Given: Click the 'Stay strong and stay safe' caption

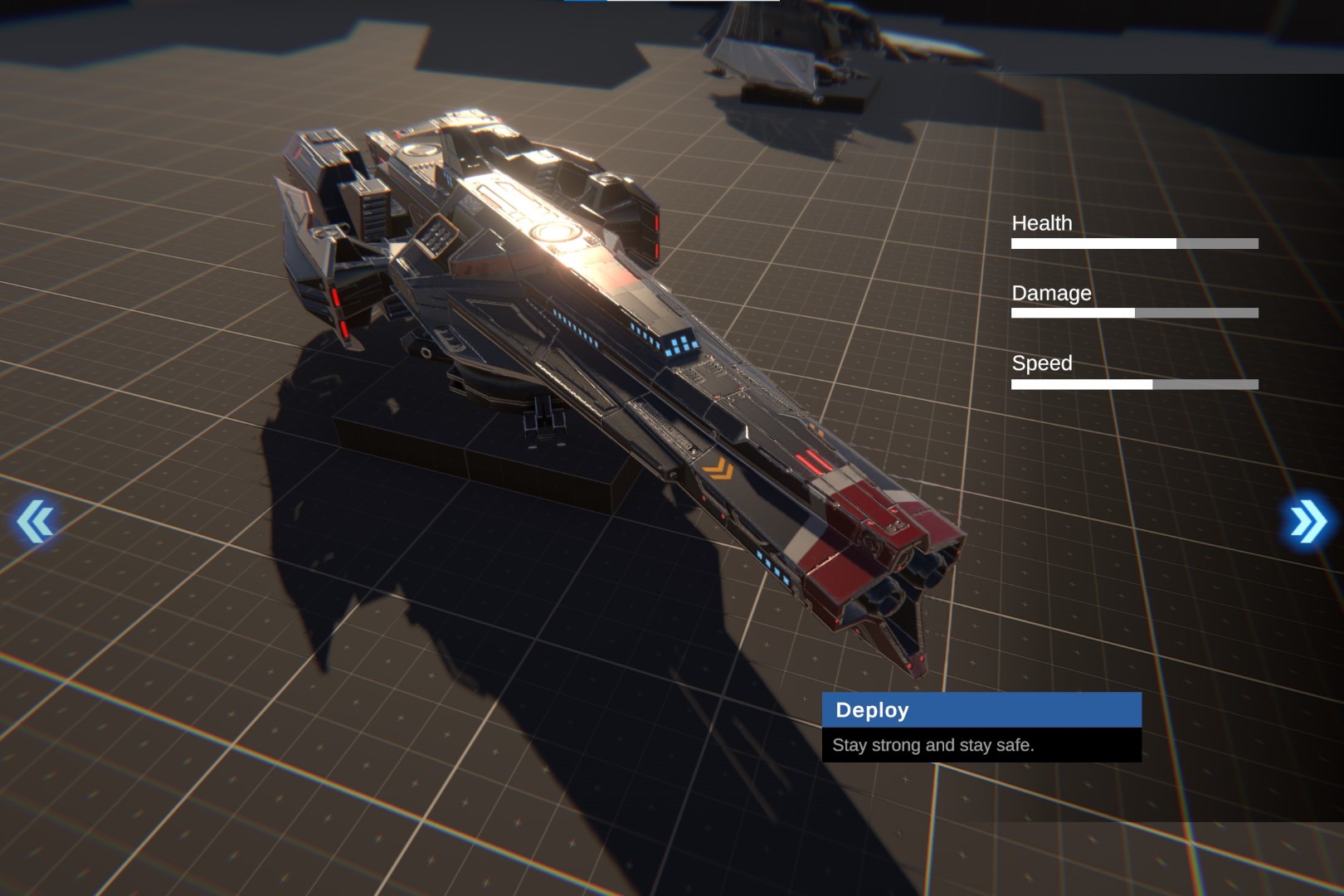Looking at the screenshot, I should (x=933, y=745).
